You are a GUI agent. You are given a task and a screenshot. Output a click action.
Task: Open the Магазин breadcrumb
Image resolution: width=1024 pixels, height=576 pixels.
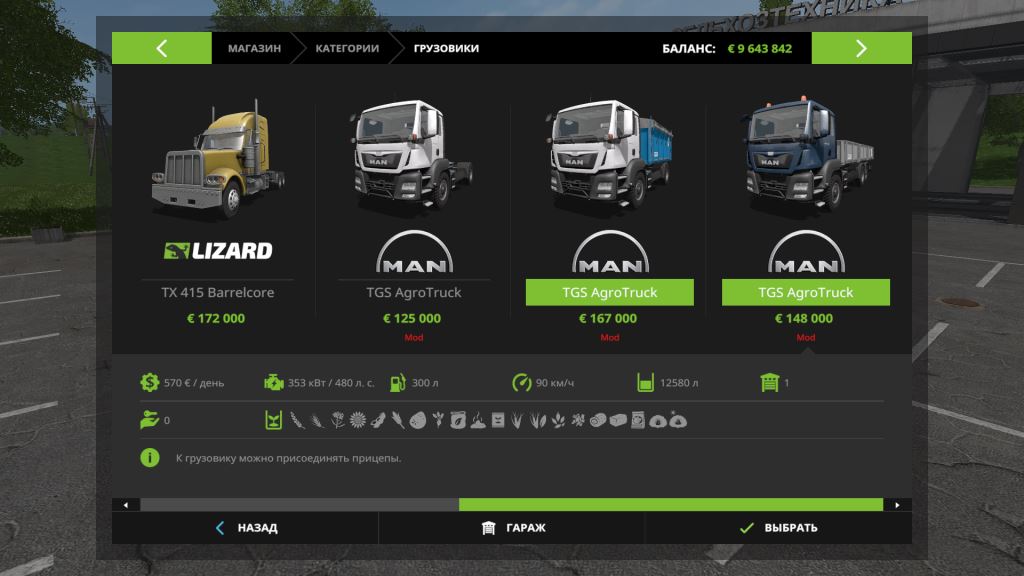pos(254,48)
